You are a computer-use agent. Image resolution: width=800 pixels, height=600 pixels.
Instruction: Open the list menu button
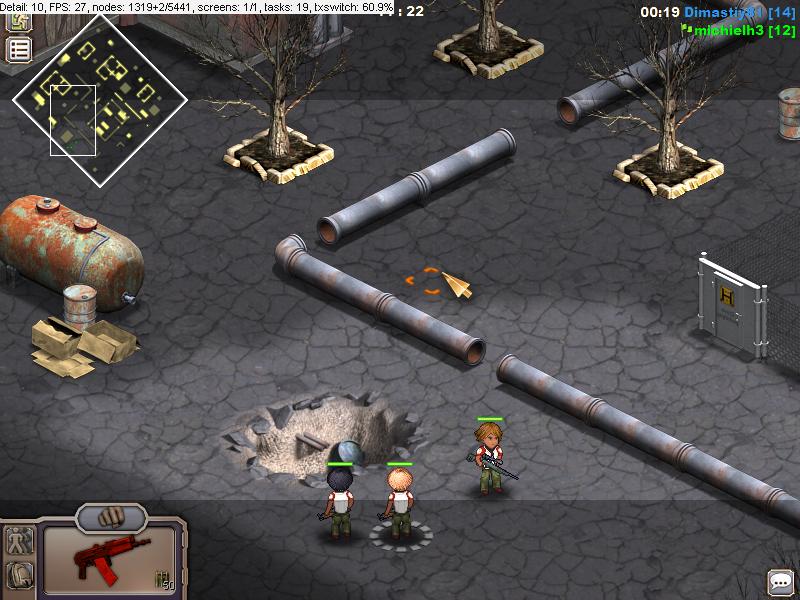click(19, 50)
